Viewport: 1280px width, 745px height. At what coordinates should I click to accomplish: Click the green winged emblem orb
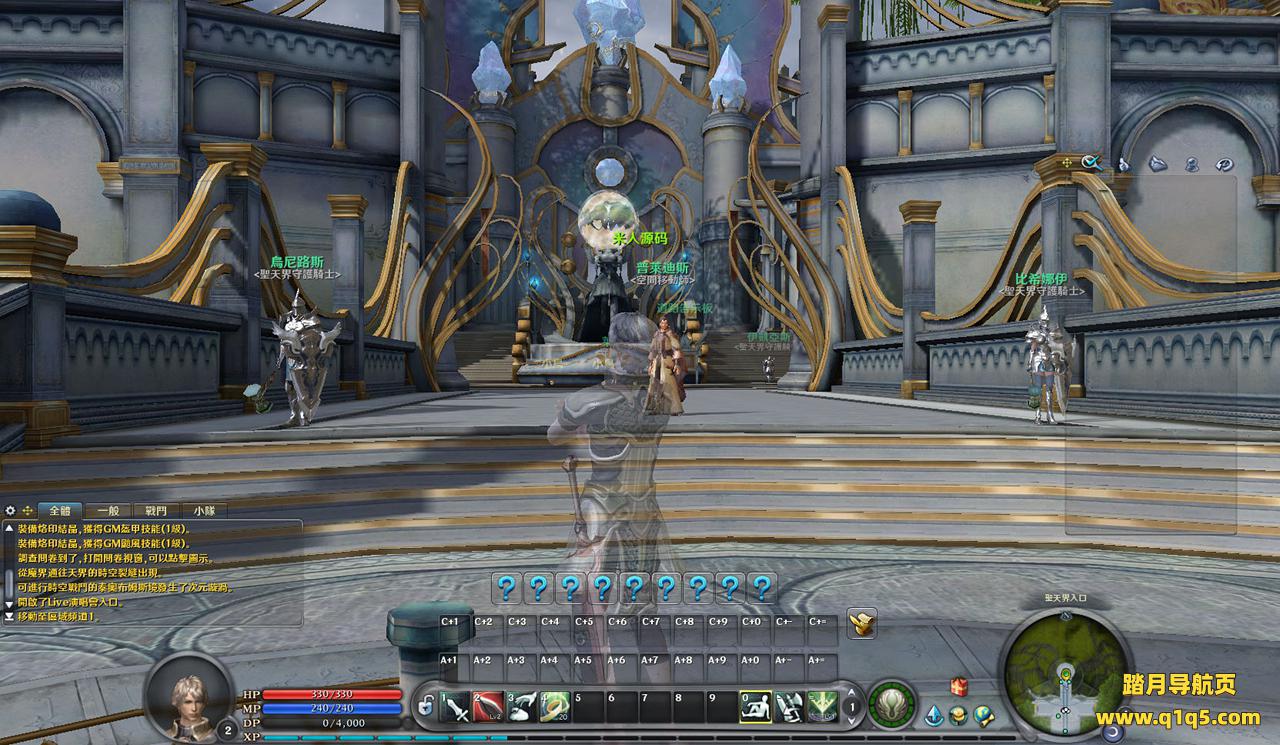pos(891,705)
